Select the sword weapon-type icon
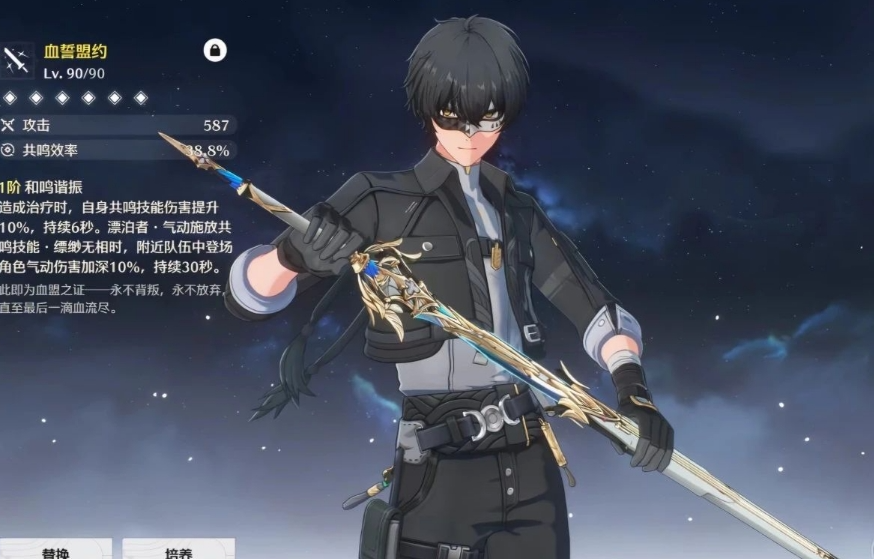874x559 pixels. (x=16, y=60)
